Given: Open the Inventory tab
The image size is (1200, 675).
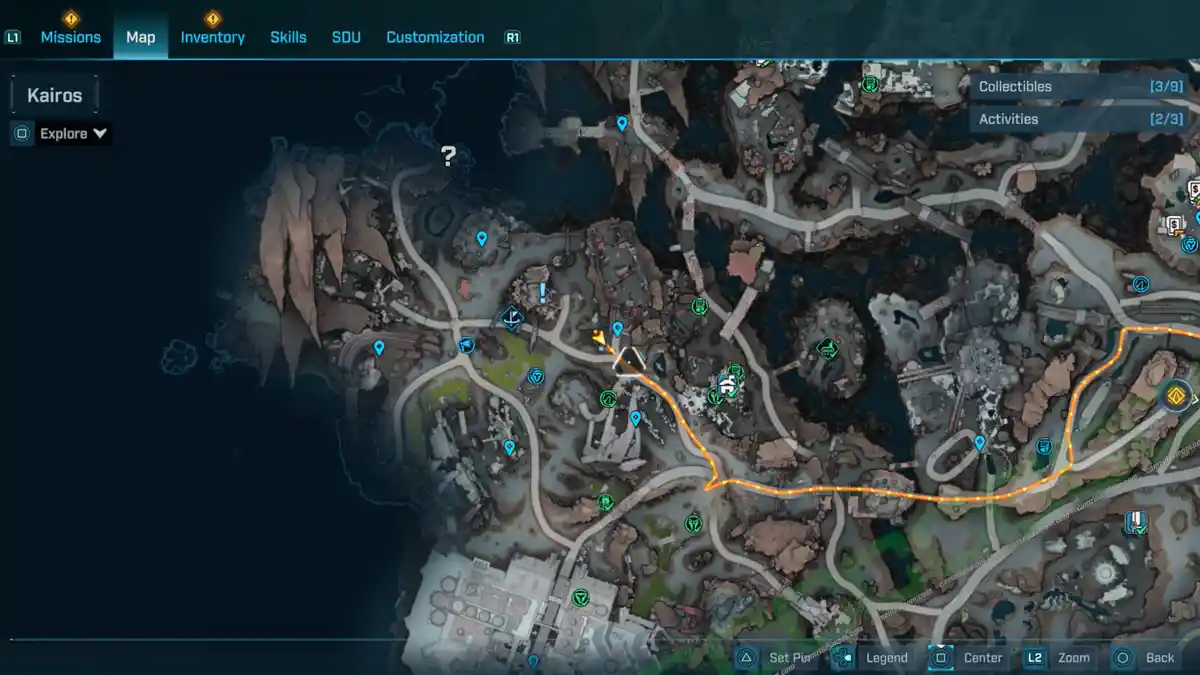Looking at the screenshot, I should coord(212,37).
